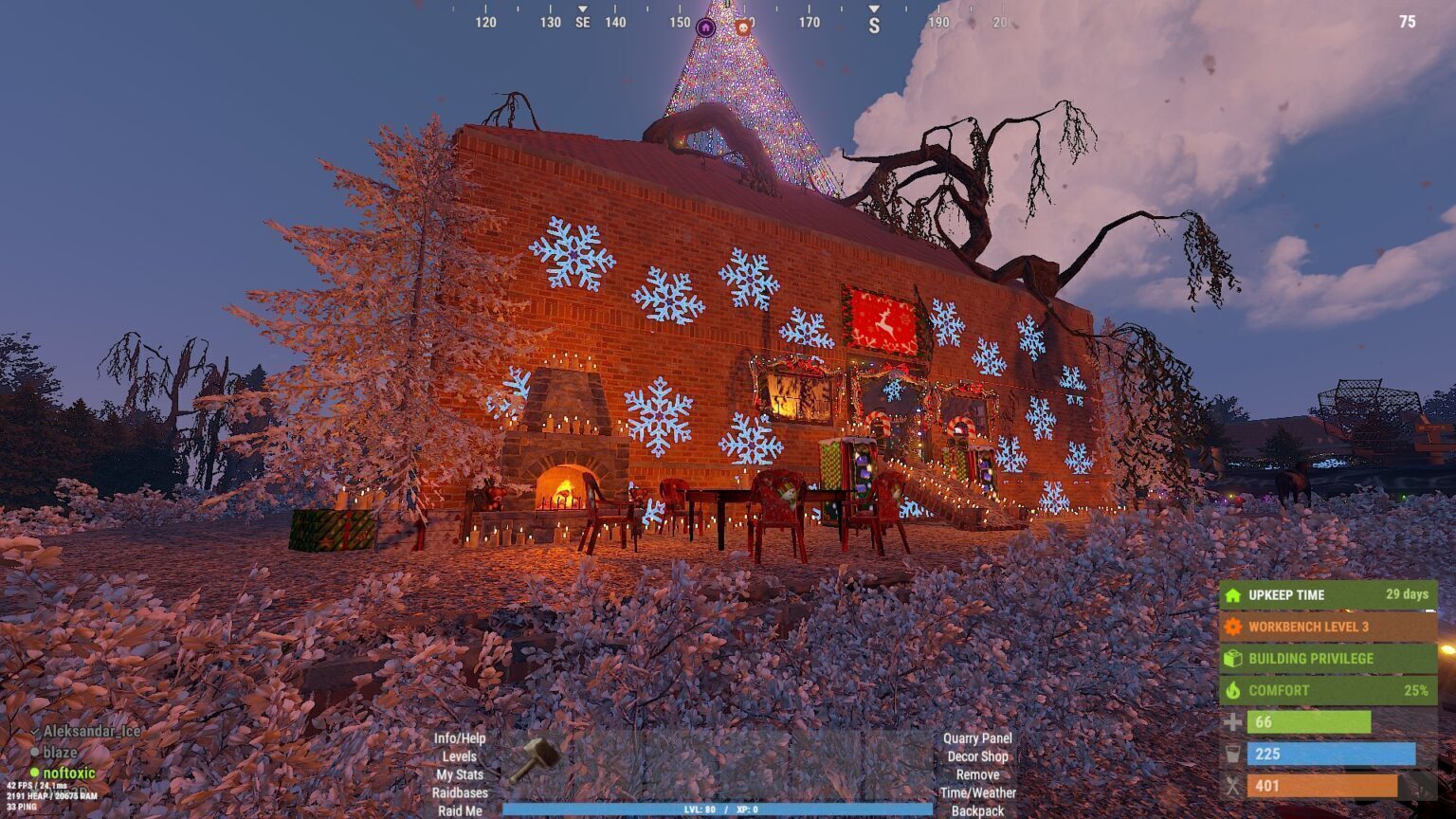The width and height of the screenshot is (1456, 819).
Task: Click the health plus icon beside value 66
Action: pos(1233,722)
